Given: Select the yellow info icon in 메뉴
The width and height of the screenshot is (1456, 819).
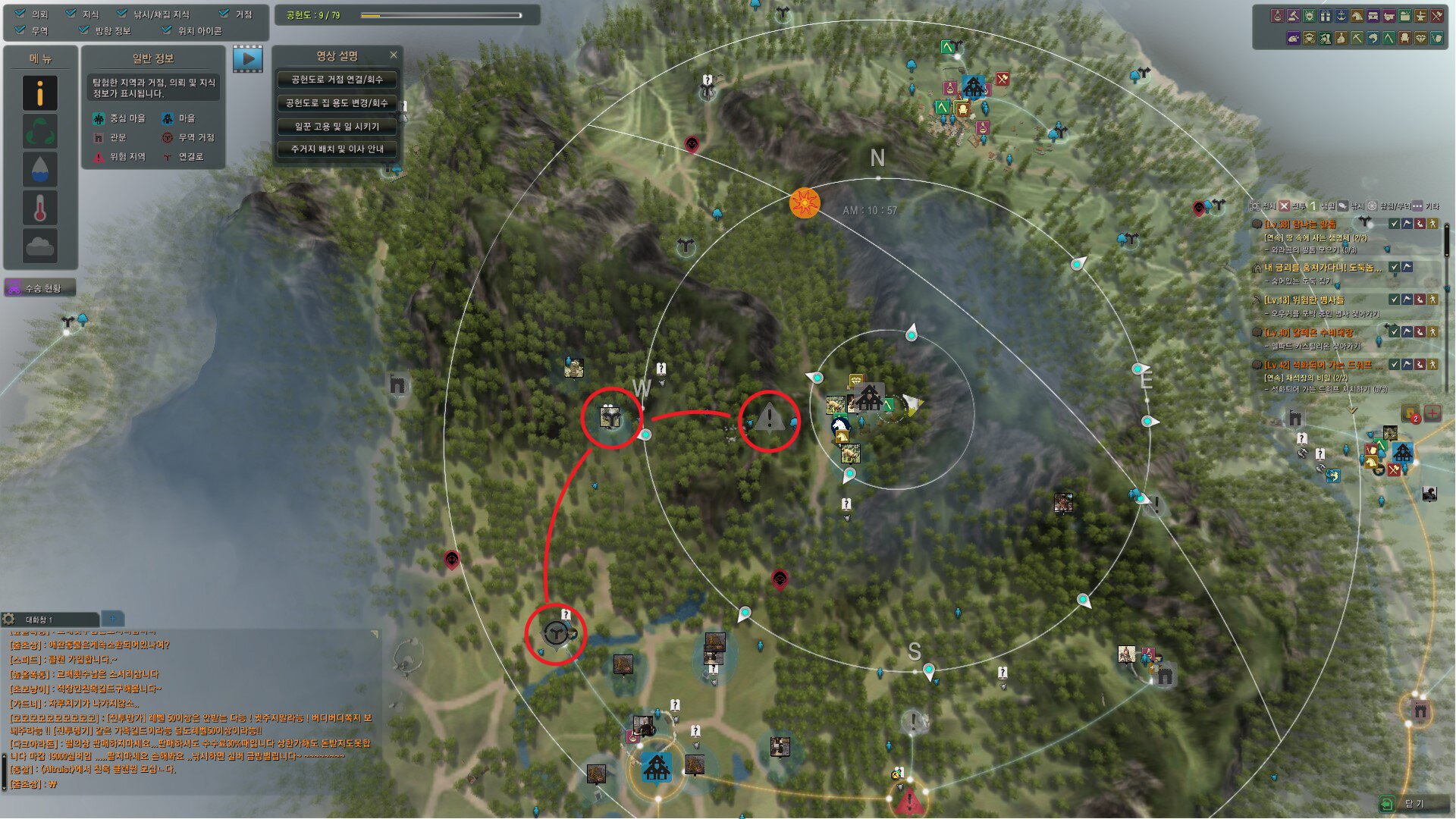Looking at the screenshot, I should 40,93.
